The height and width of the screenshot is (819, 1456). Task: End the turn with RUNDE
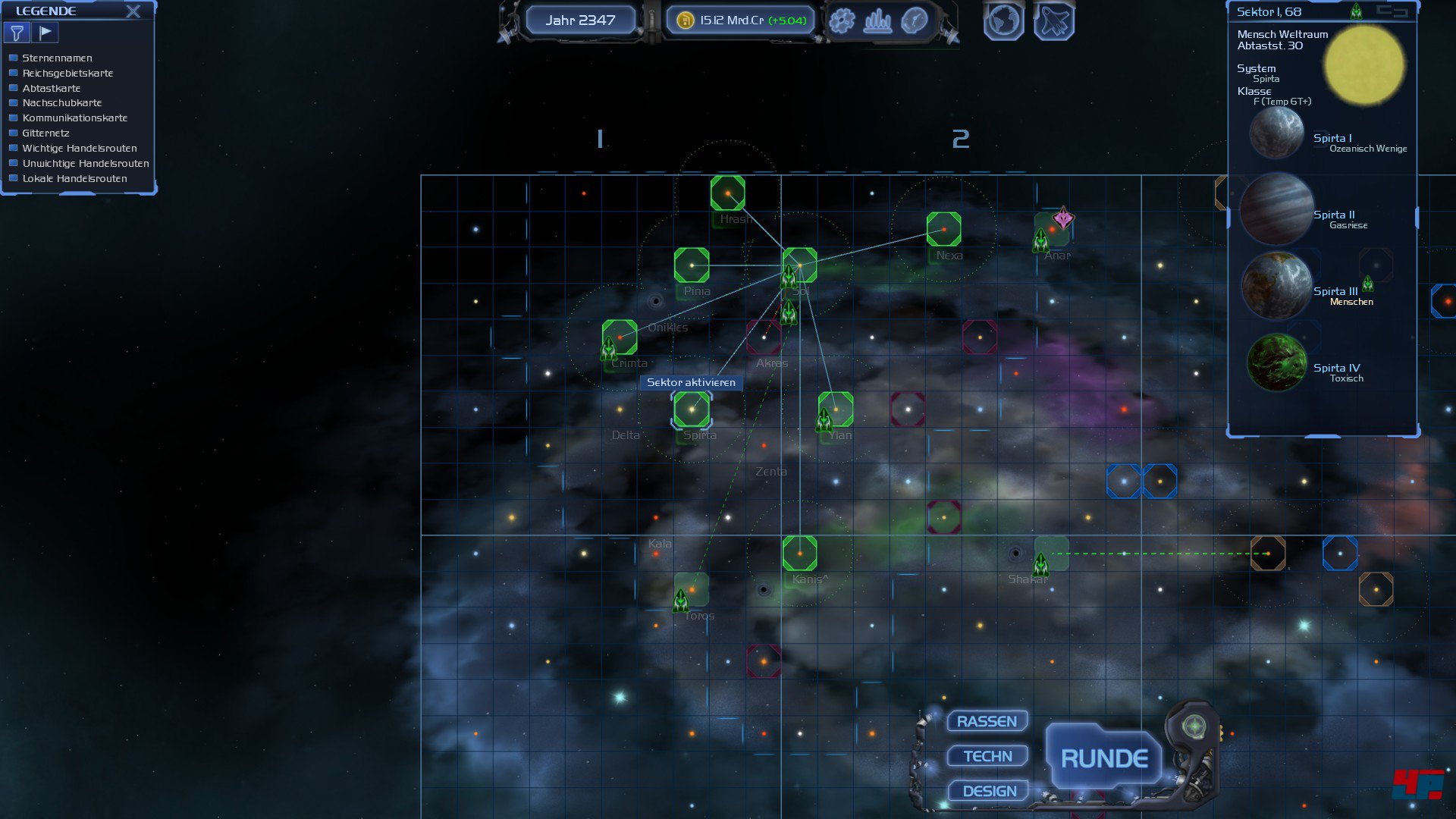[1103, 758]
